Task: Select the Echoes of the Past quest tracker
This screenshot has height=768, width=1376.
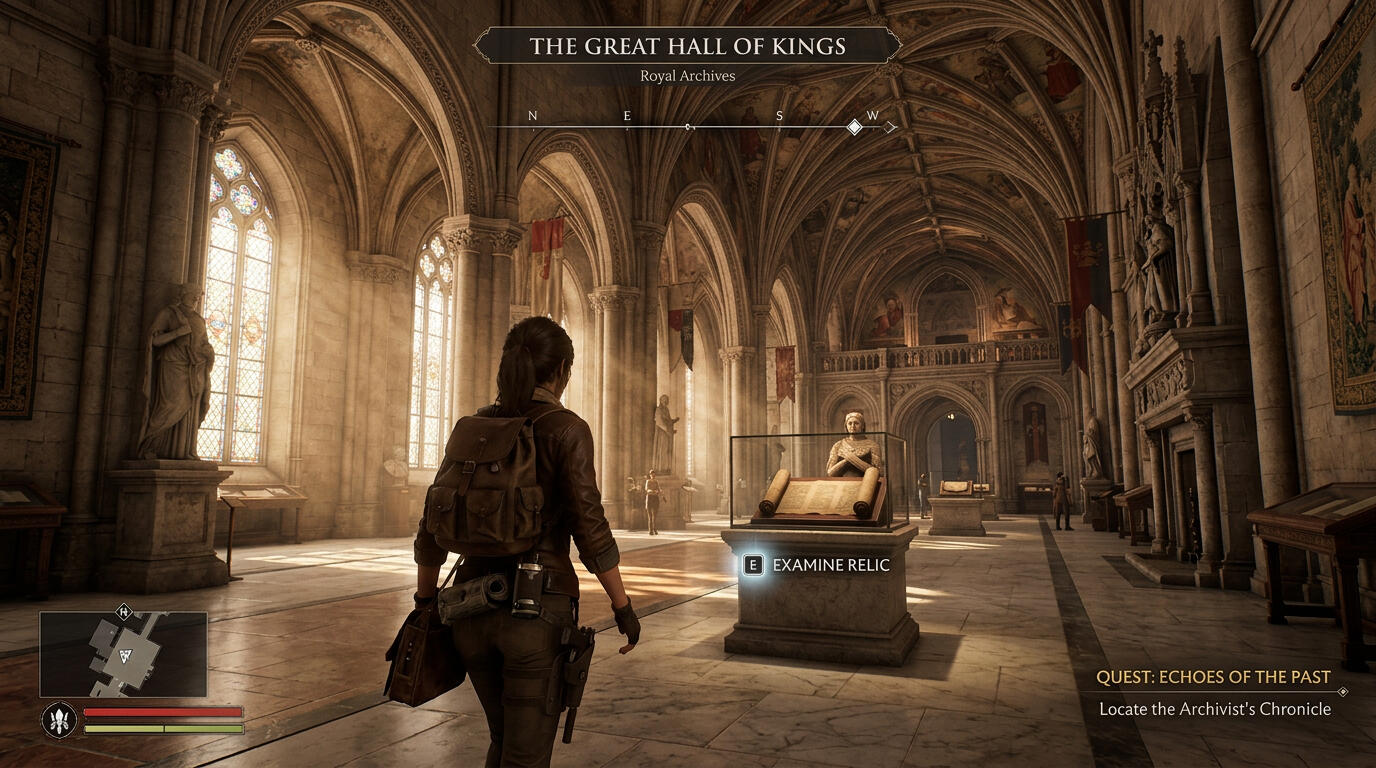Action: pyautogui.click(x=1213, y=678)
